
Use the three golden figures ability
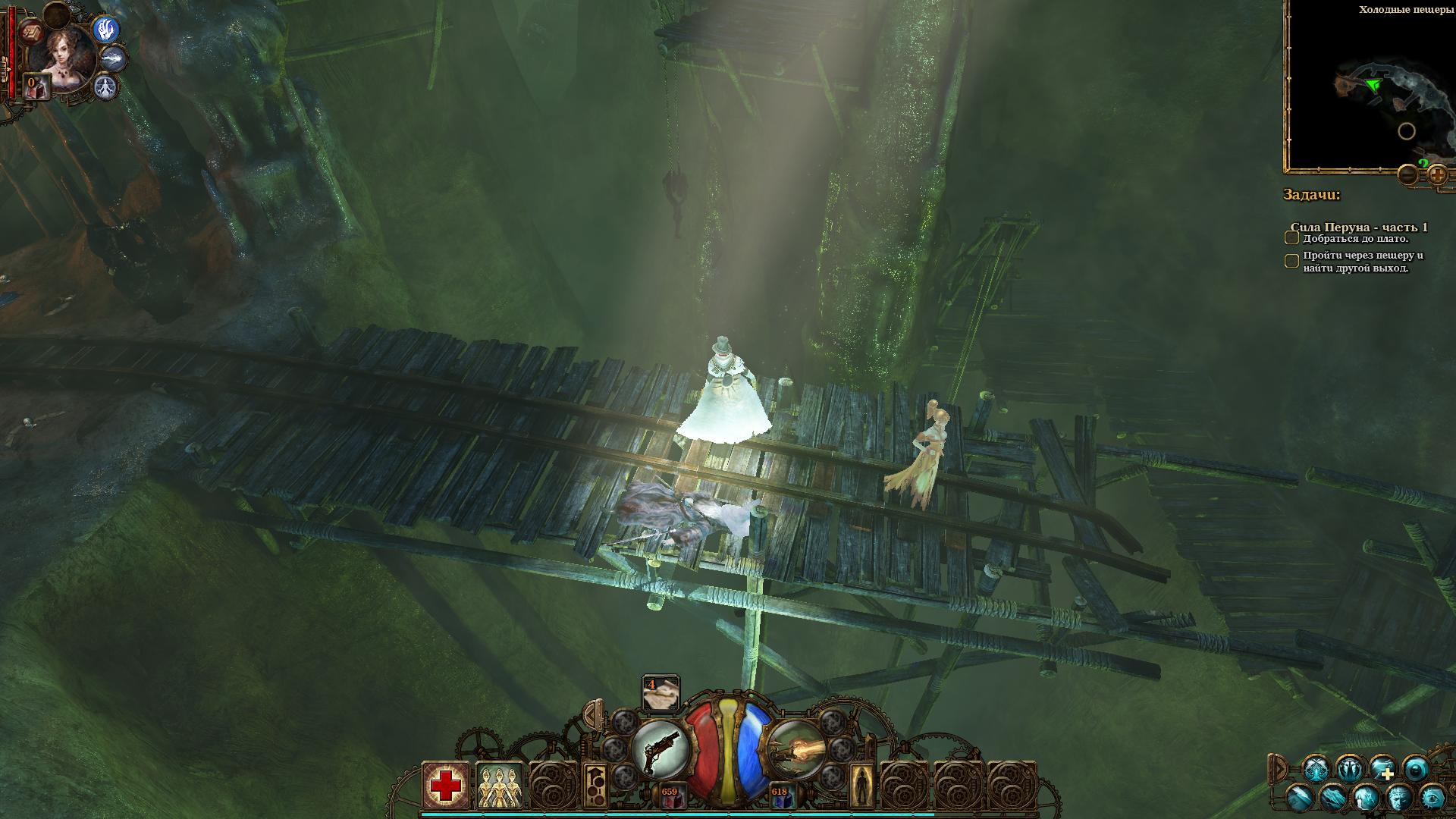tap(500, 786)
